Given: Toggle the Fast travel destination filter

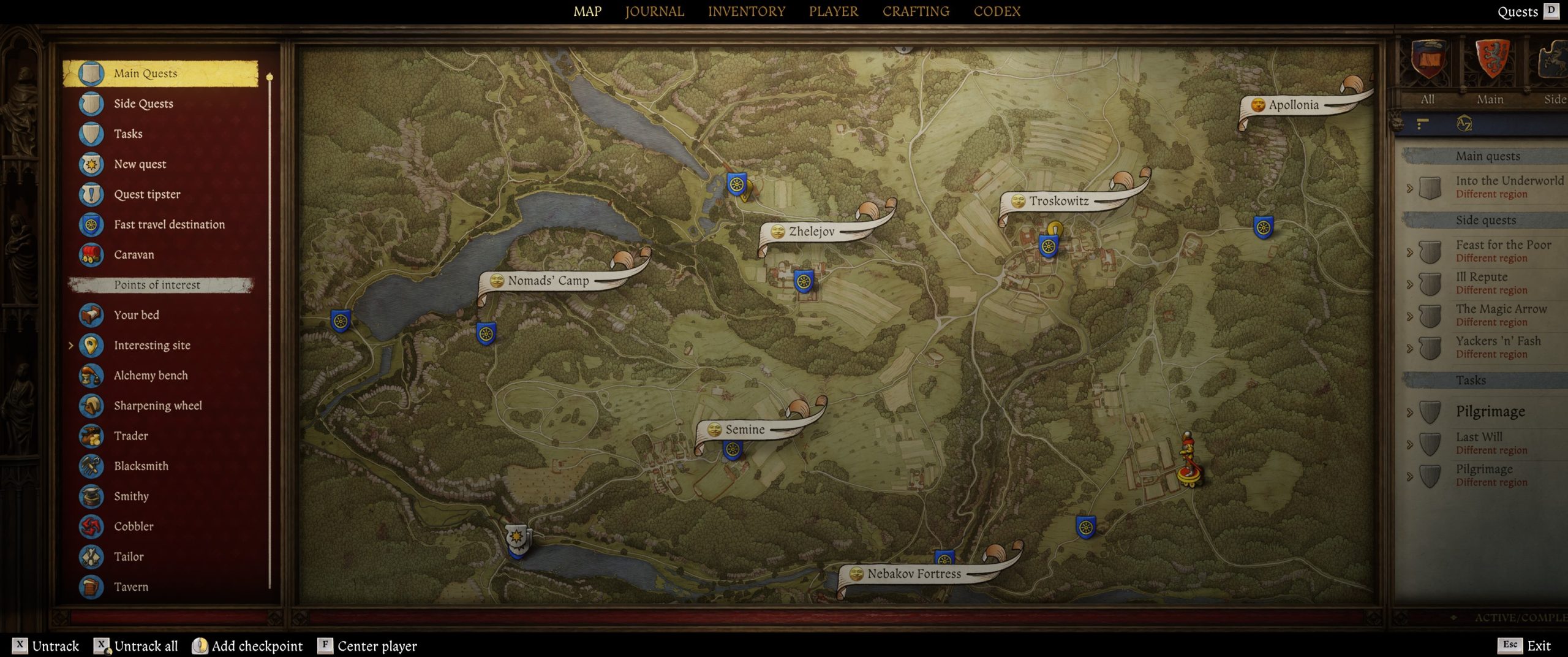Looking at the screenshot, I should (169, 224).
